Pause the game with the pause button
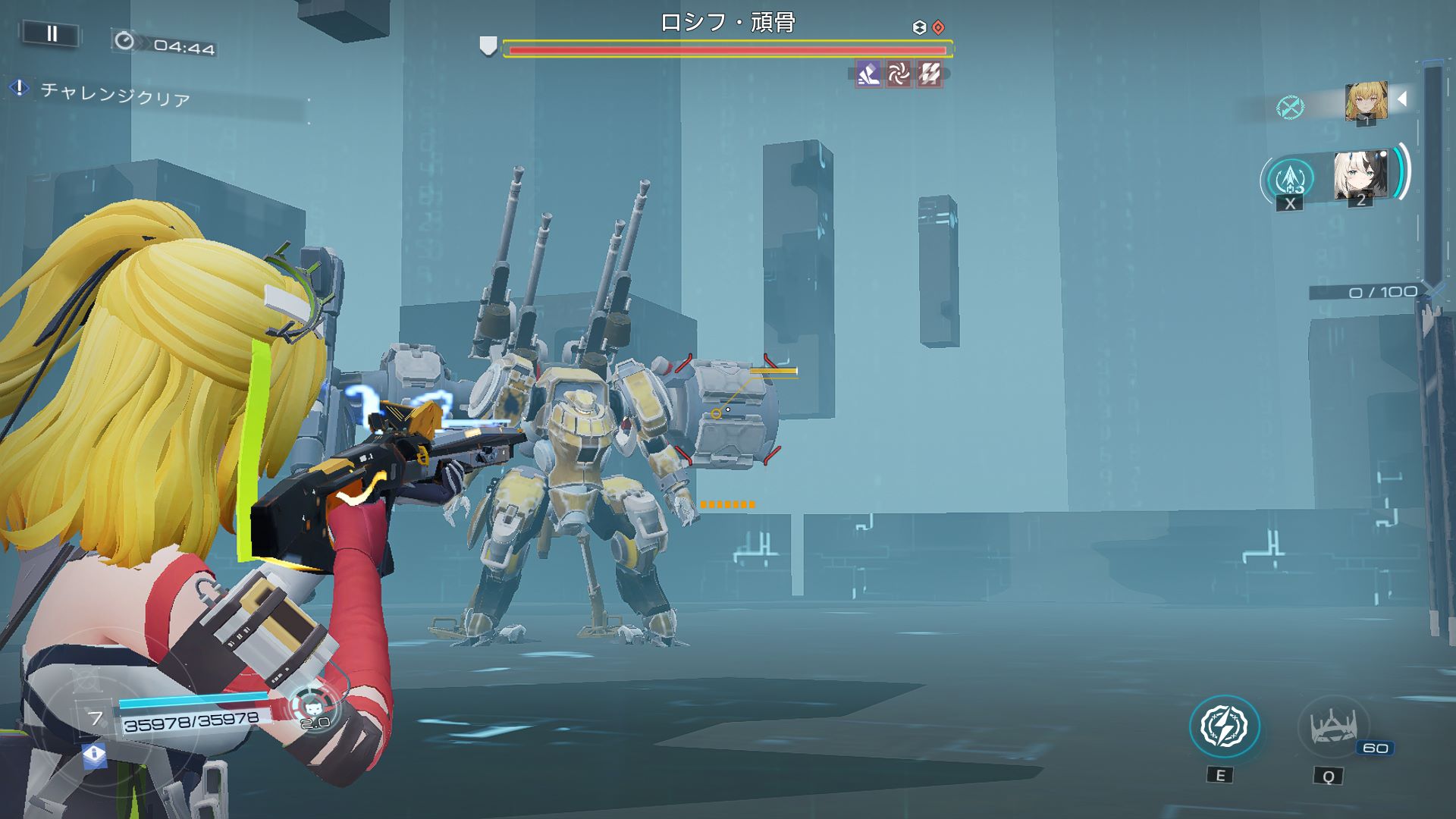Screen dimensions: 1456x819 point(52,33)
